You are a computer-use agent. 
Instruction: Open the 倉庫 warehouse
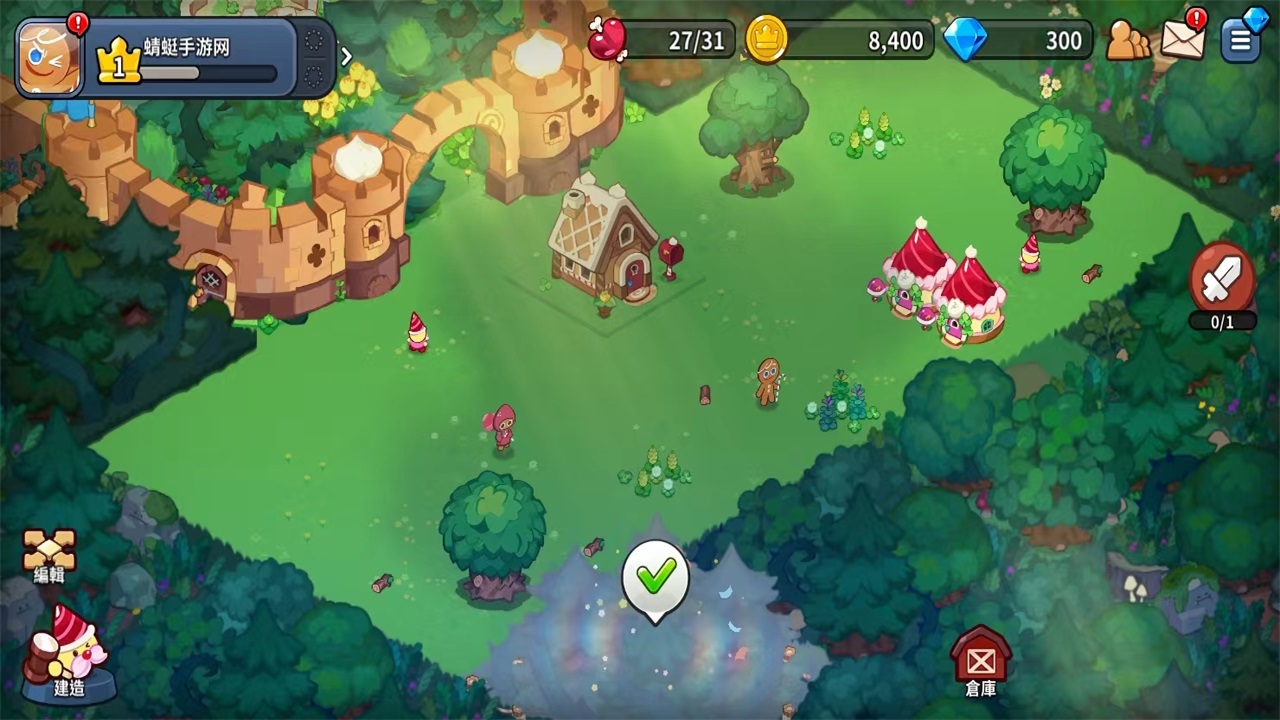(980, 660)
